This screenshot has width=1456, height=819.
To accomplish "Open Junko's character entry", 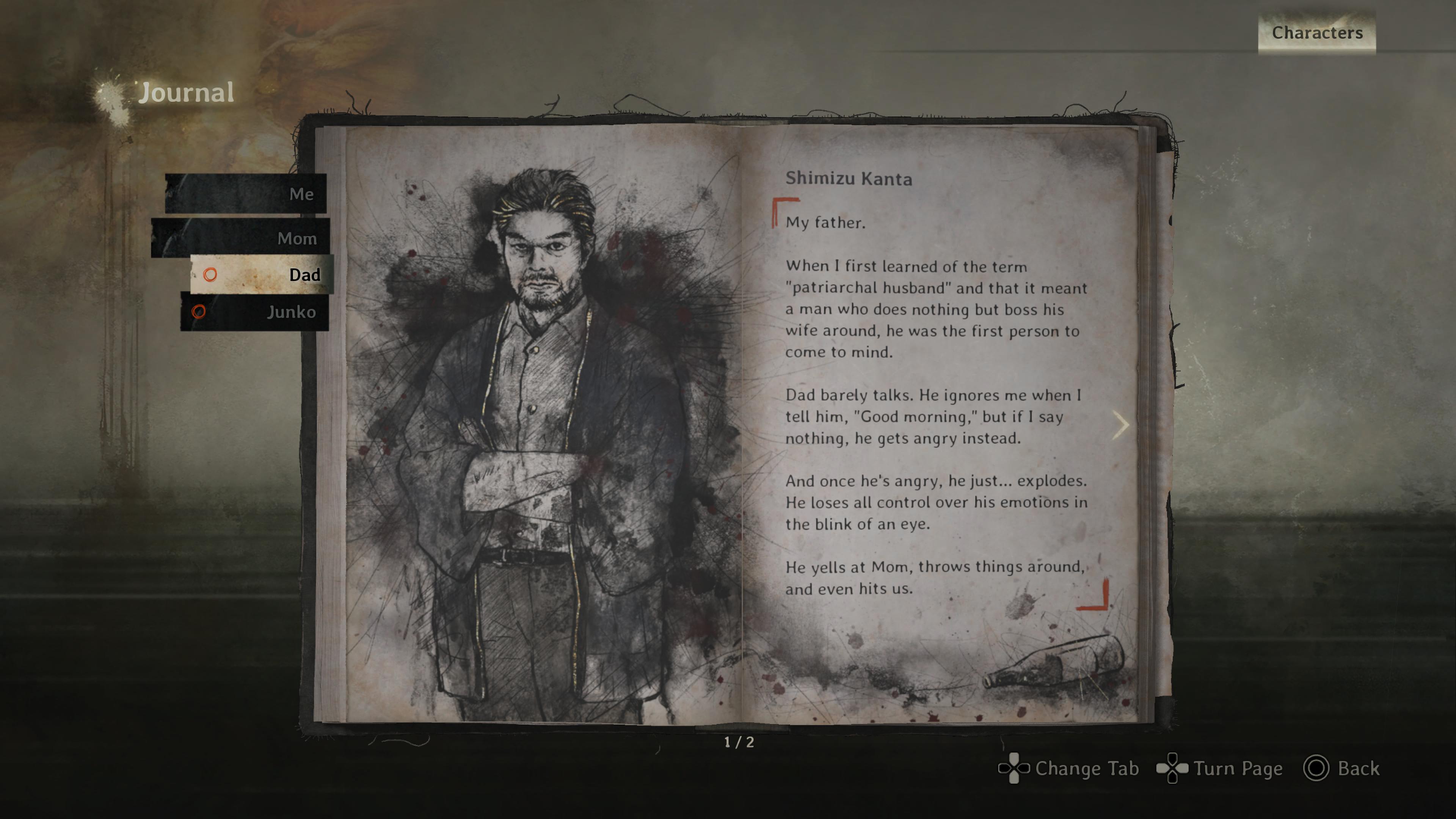I will pyautogui.click(x=255, y=311).
